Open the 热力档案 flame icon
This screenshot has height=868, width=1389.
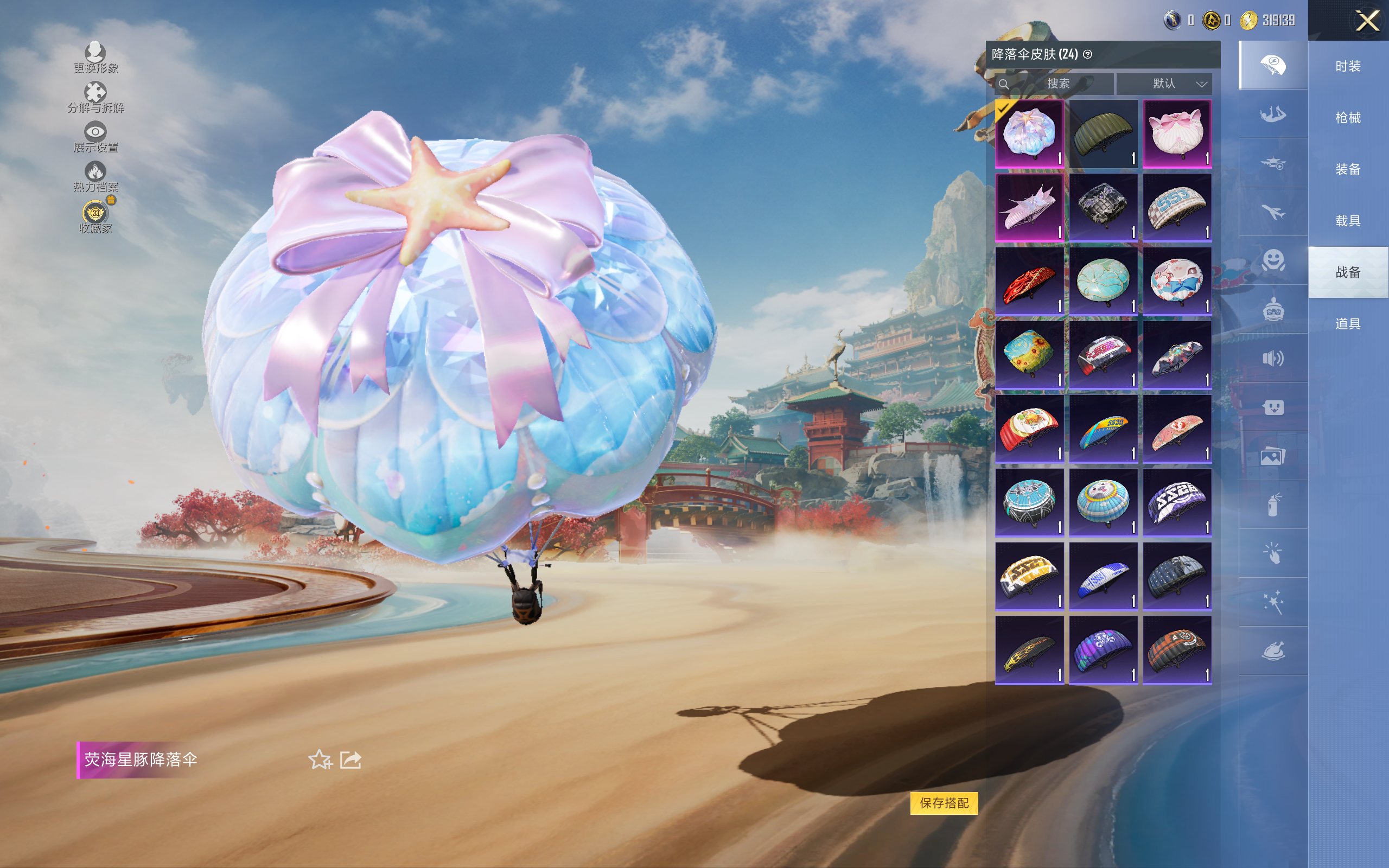(x=95, y=176)
